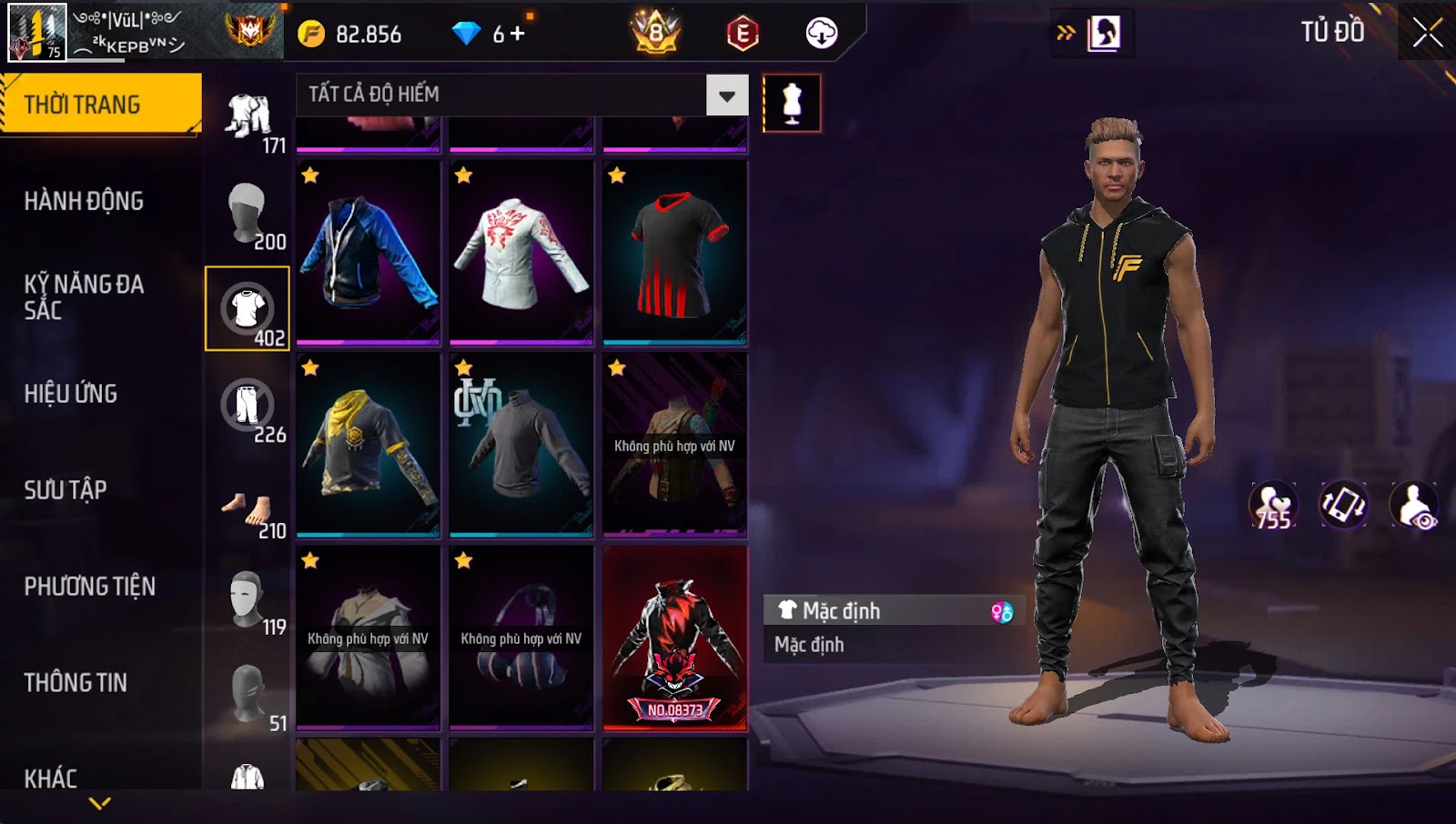Switch to Hành Động section
This screenshot has height=824, width=1456.
[x=84, y=201]
